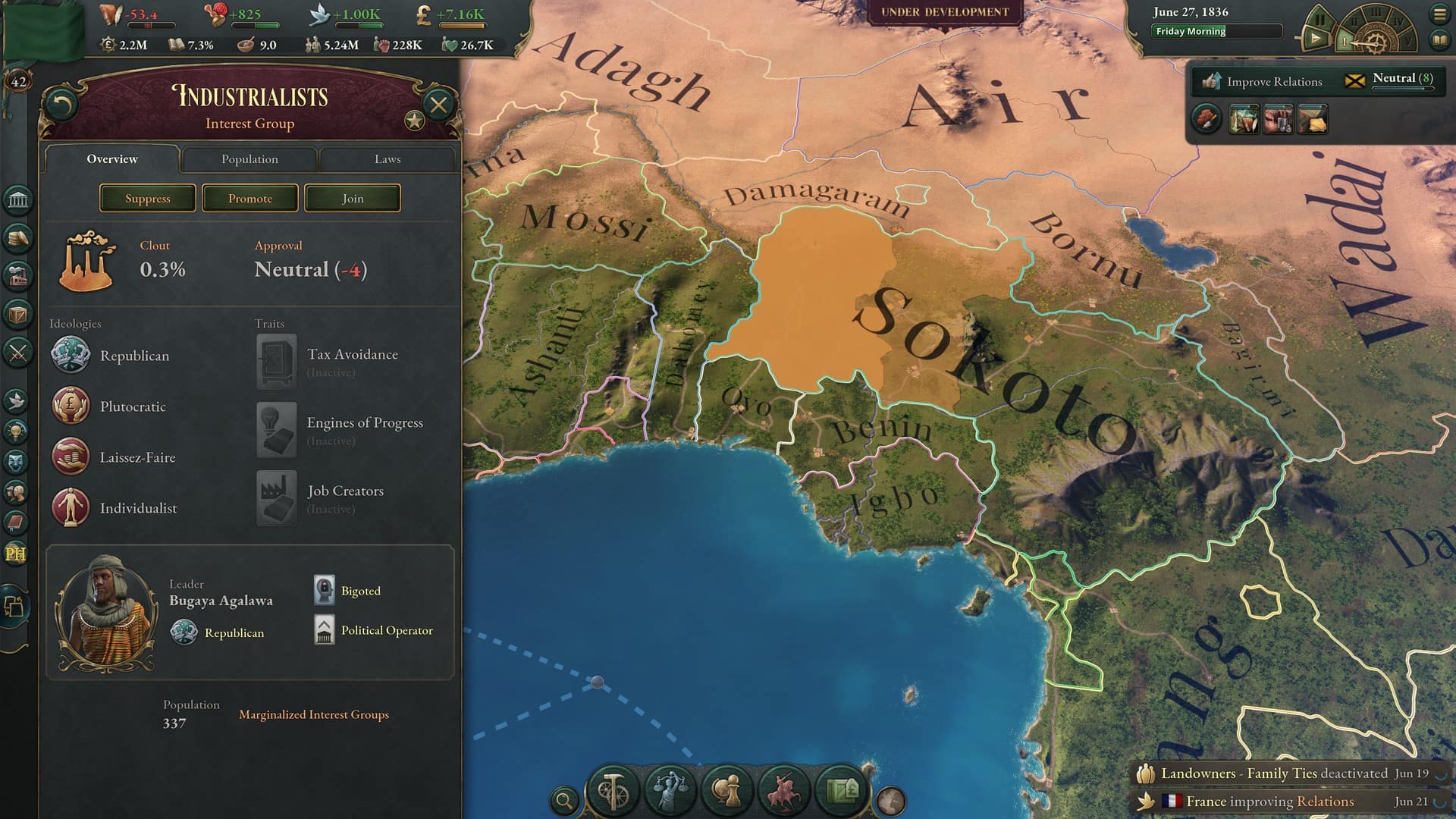Open the Budget panel with the coins icon
This screenshot has height=819, width=1456.
point(17,237)
